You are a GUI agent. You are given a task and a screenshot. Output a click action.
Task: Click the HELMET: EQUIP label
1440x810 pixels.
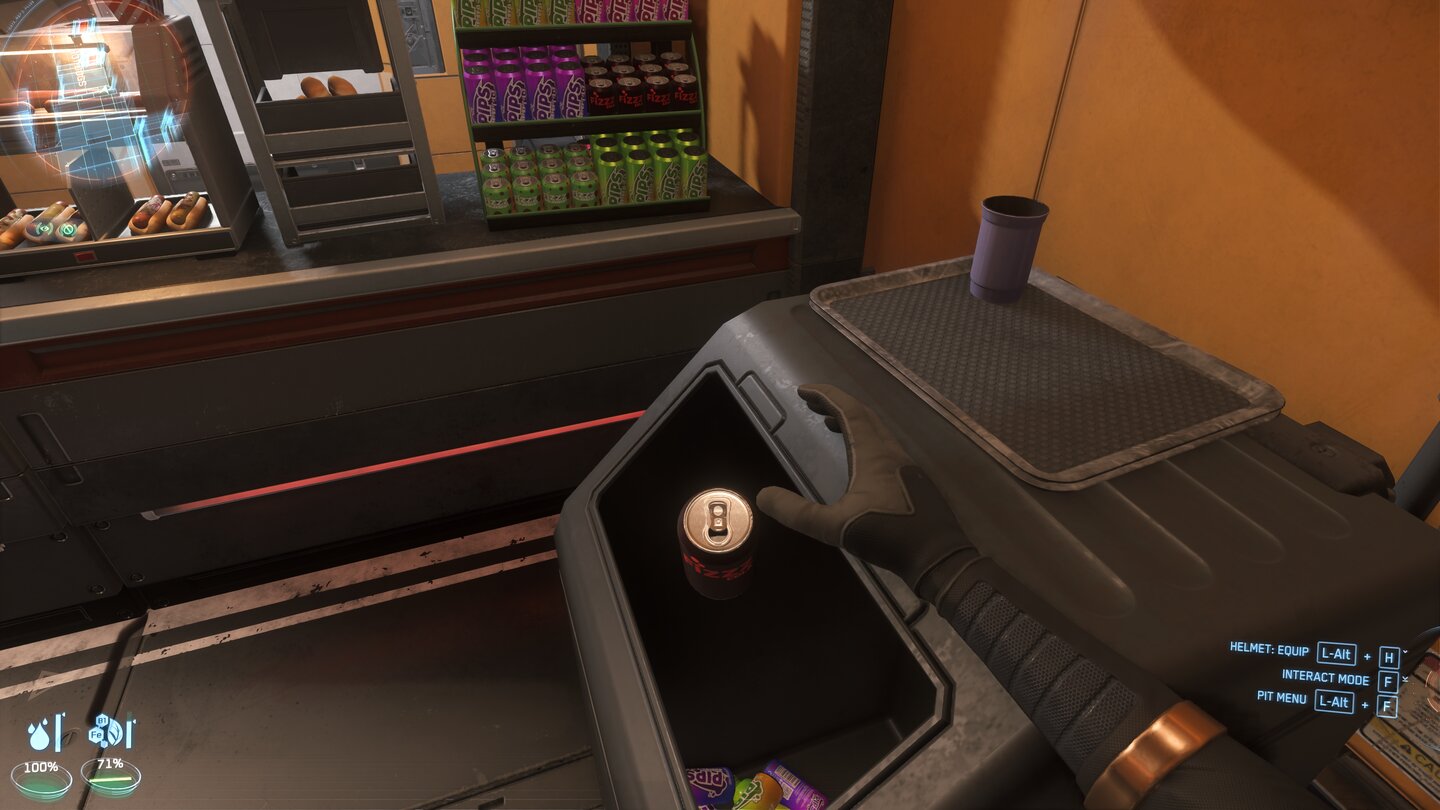(1270, 650)
